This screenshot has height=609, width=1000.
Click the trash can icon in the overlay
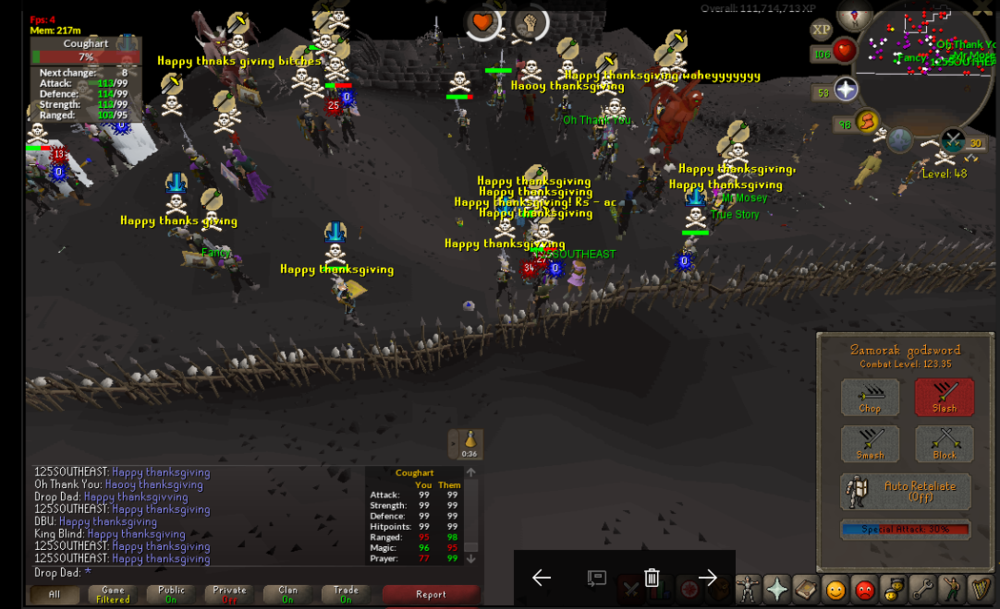(651, 577)
